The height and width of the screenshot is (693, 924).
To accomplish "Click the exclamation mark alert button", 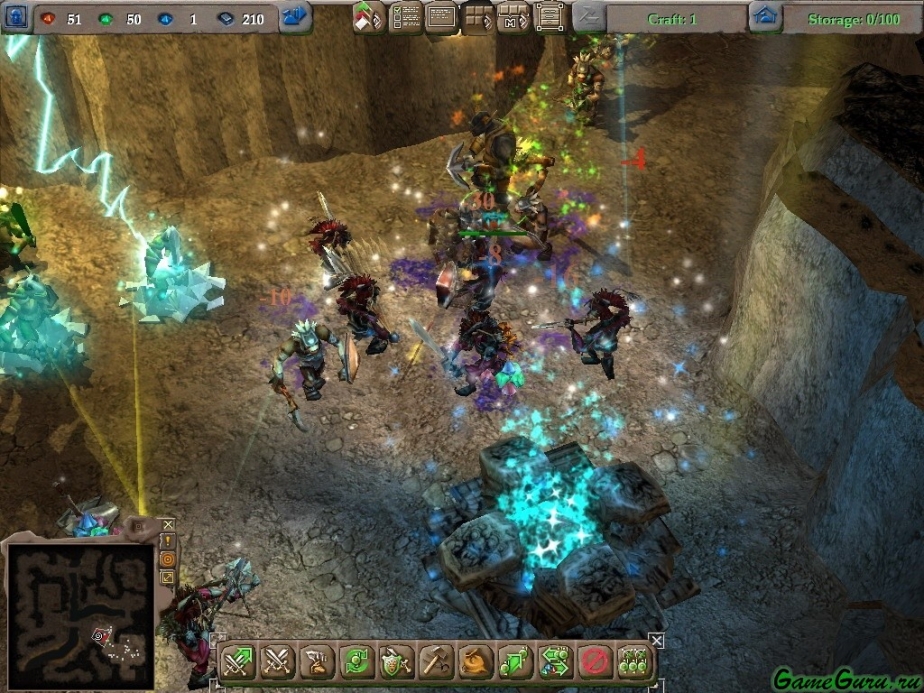I will pos(168,541).
